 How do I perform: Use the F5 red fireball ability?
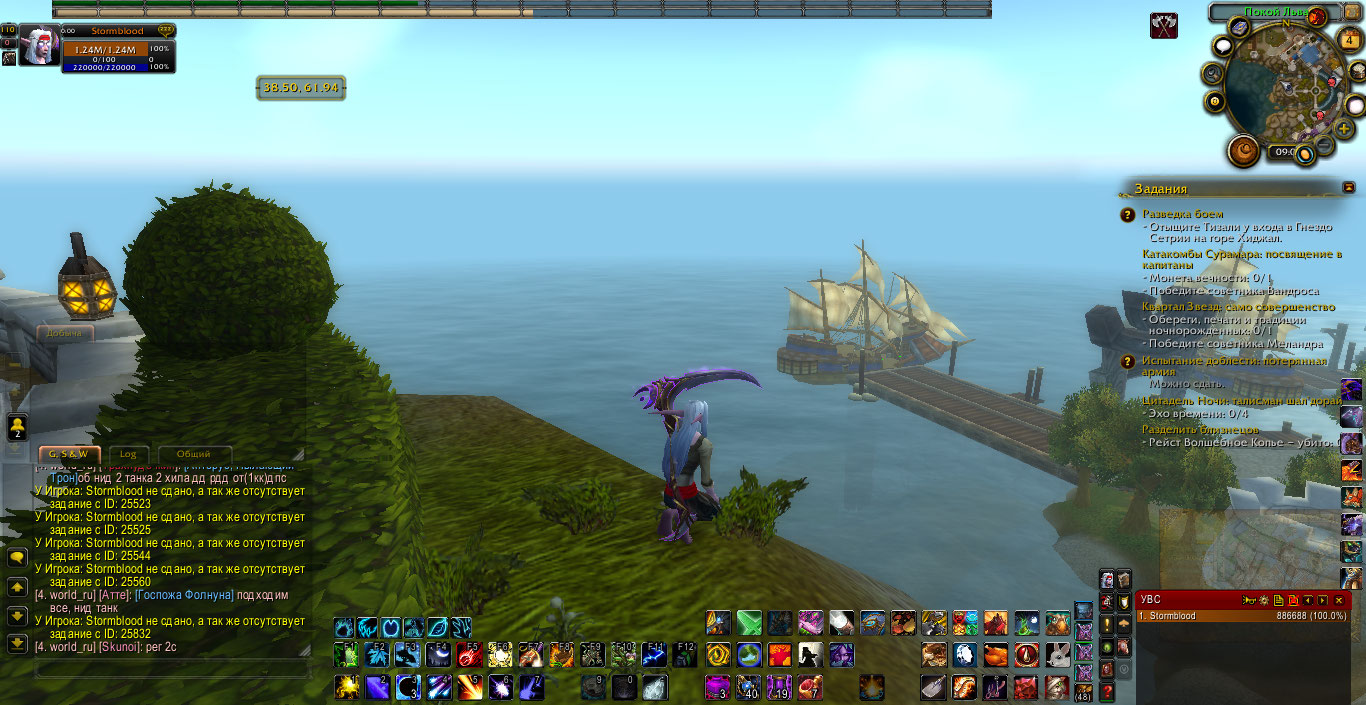pos(469,655)
